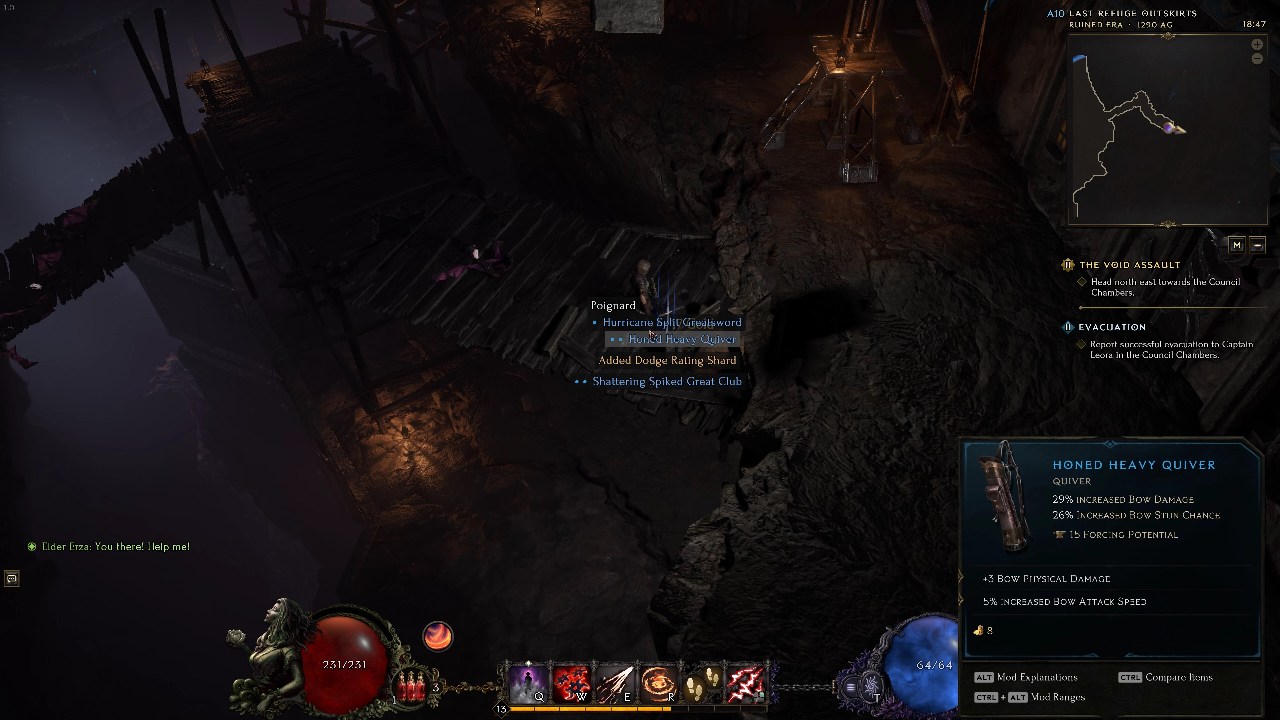Select The Void Assault quest tracker
Screen dimensions: 1280x720
point(1129,265)
